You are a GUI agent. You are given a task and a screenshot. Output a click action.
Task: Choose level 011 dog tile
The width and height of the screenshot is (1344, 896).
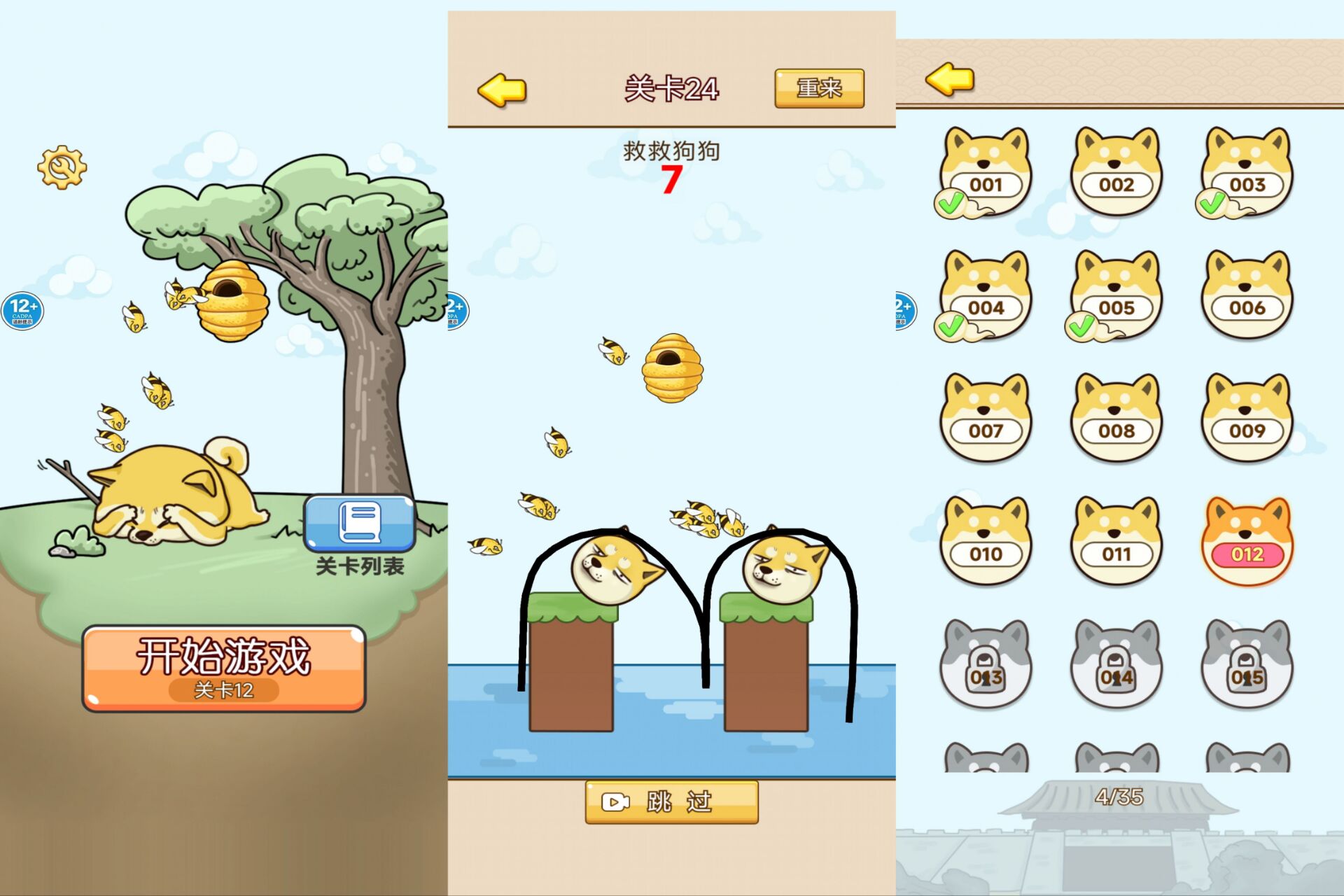coord(1116,541)
